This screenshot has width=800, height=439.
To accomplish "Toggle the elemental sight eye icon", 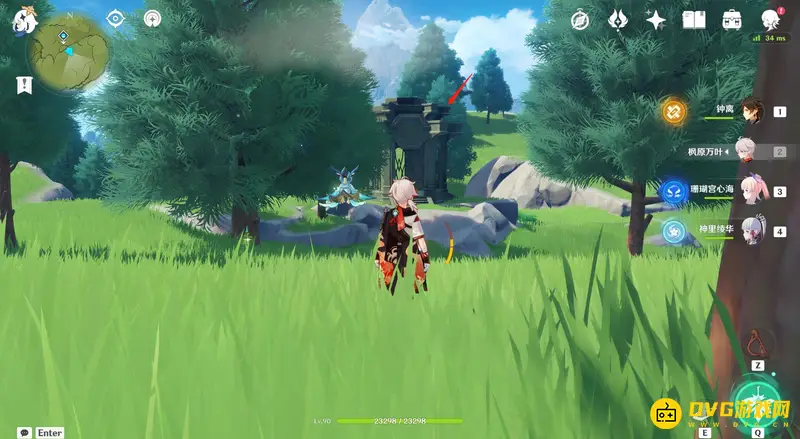I will [117, 19].
